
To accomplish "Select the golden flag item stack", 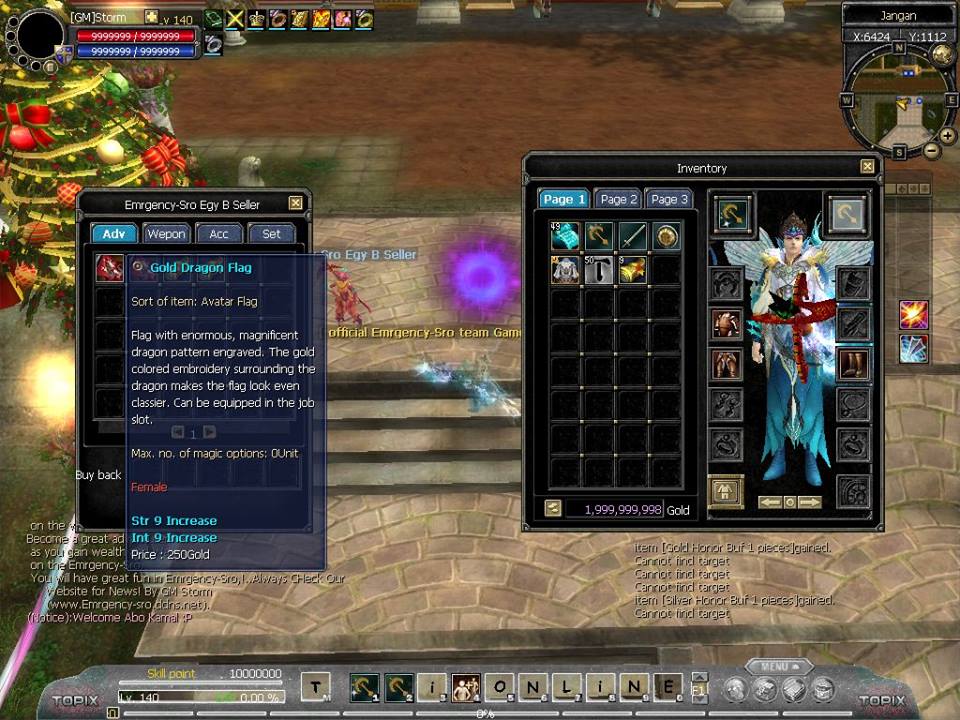I will point(633,270).
